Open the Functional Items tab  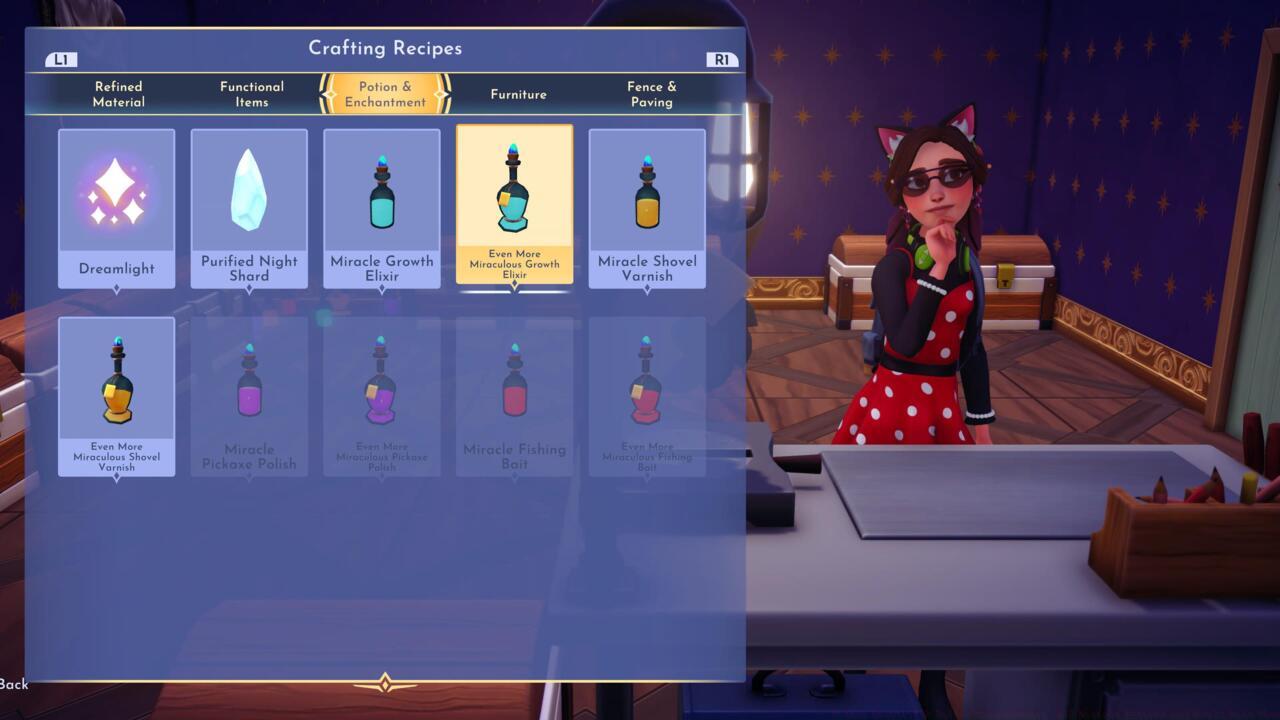(252, 94)
